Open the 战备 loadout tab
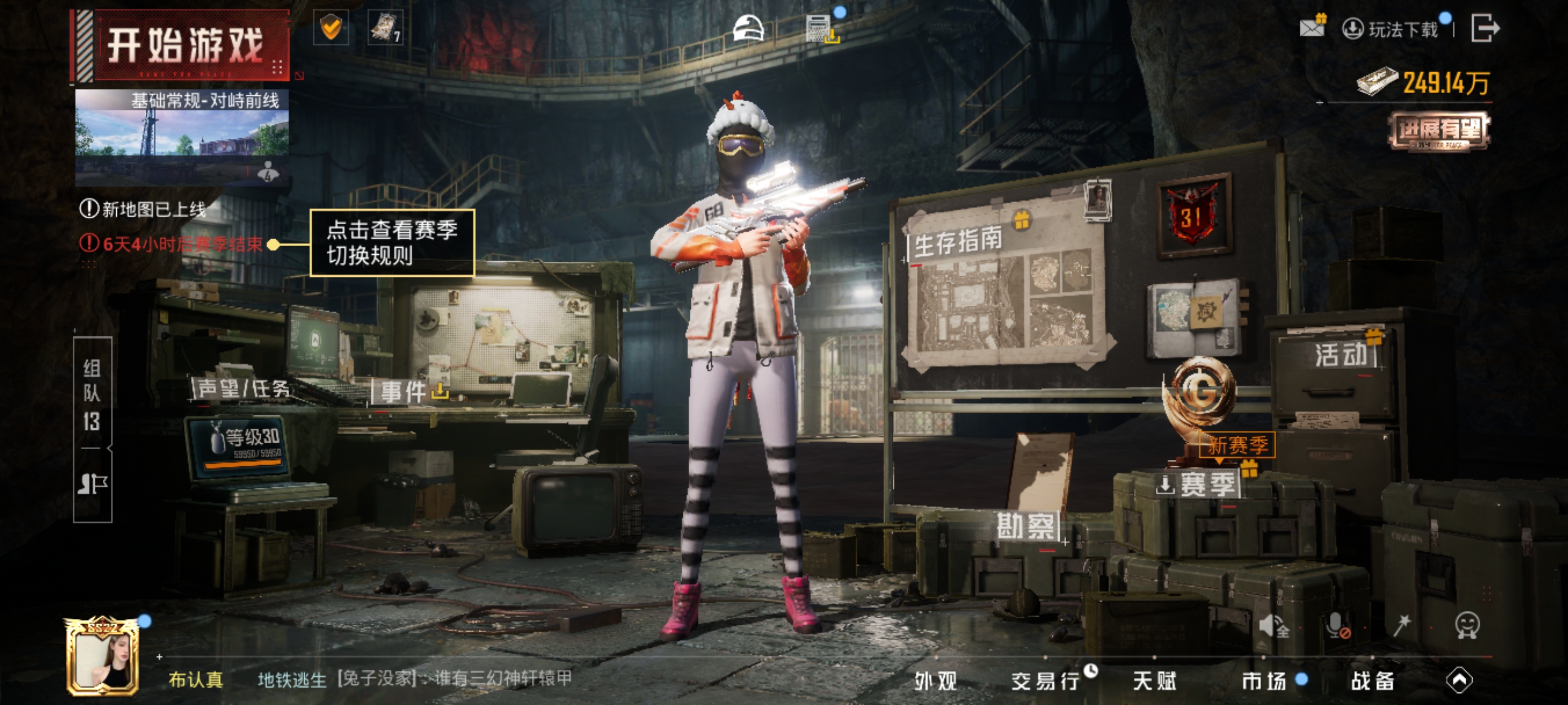This screenshot has width=1568, height=705. [1372, 681]
